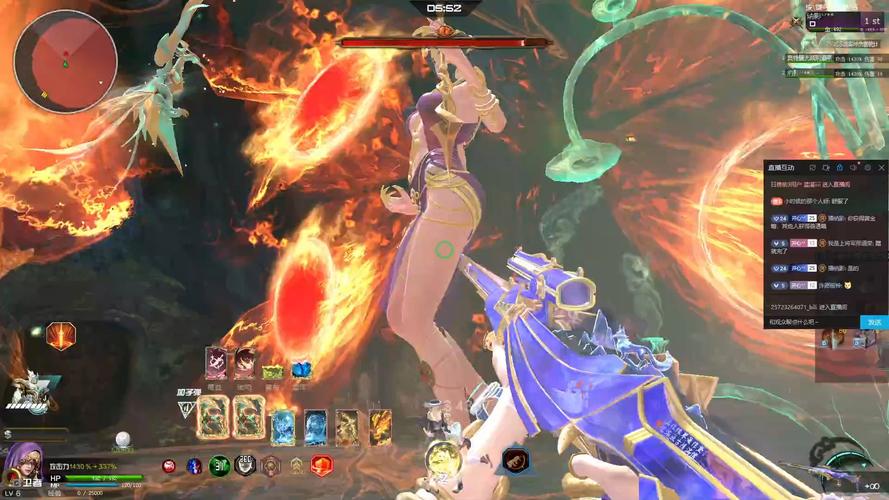Click the white orb item icon
889x500 pixels.
123,439
